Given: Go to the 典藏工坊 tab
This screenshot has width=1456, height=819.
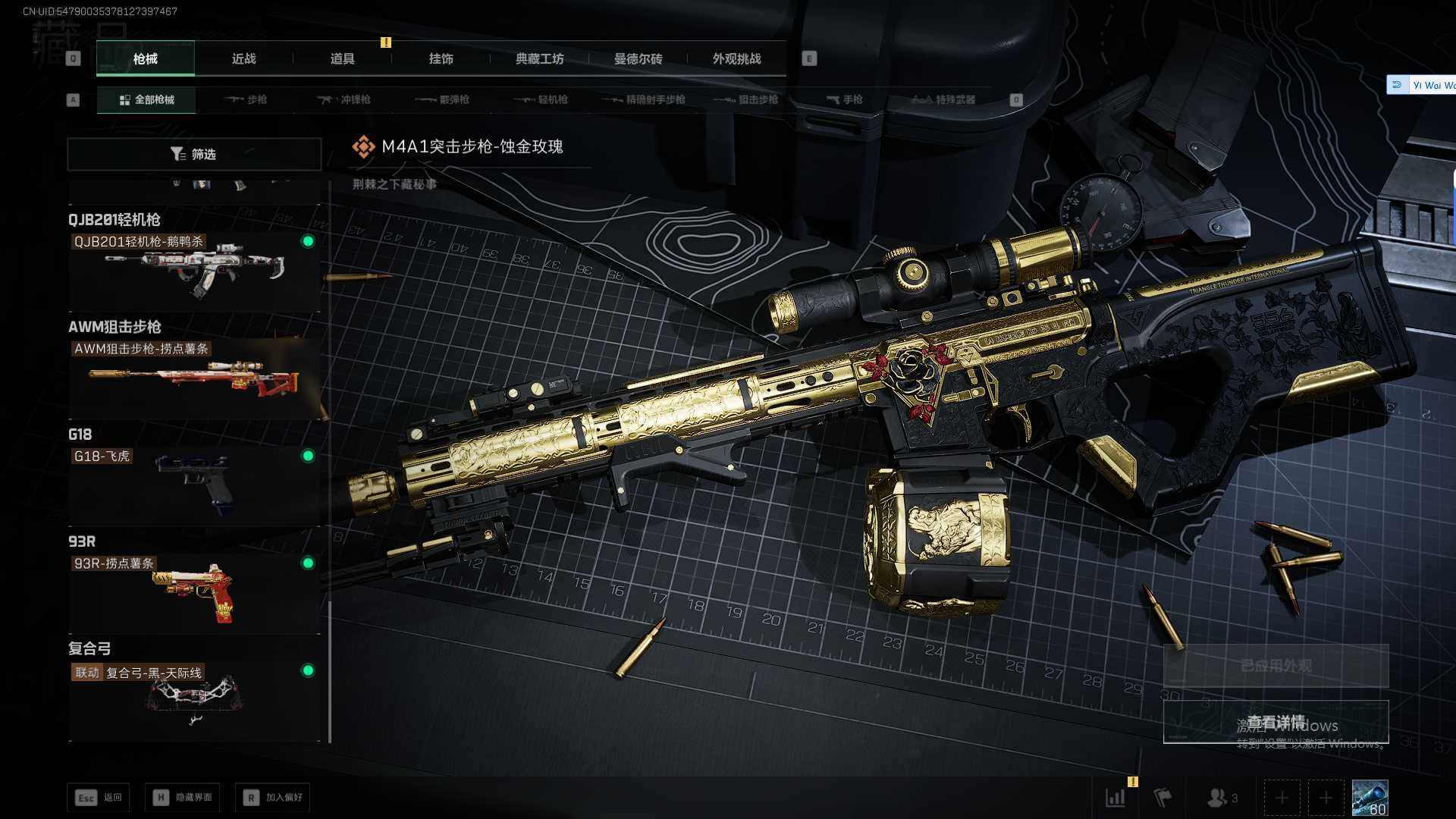Looking at the screenshot, I should click(x=539, y=58).
